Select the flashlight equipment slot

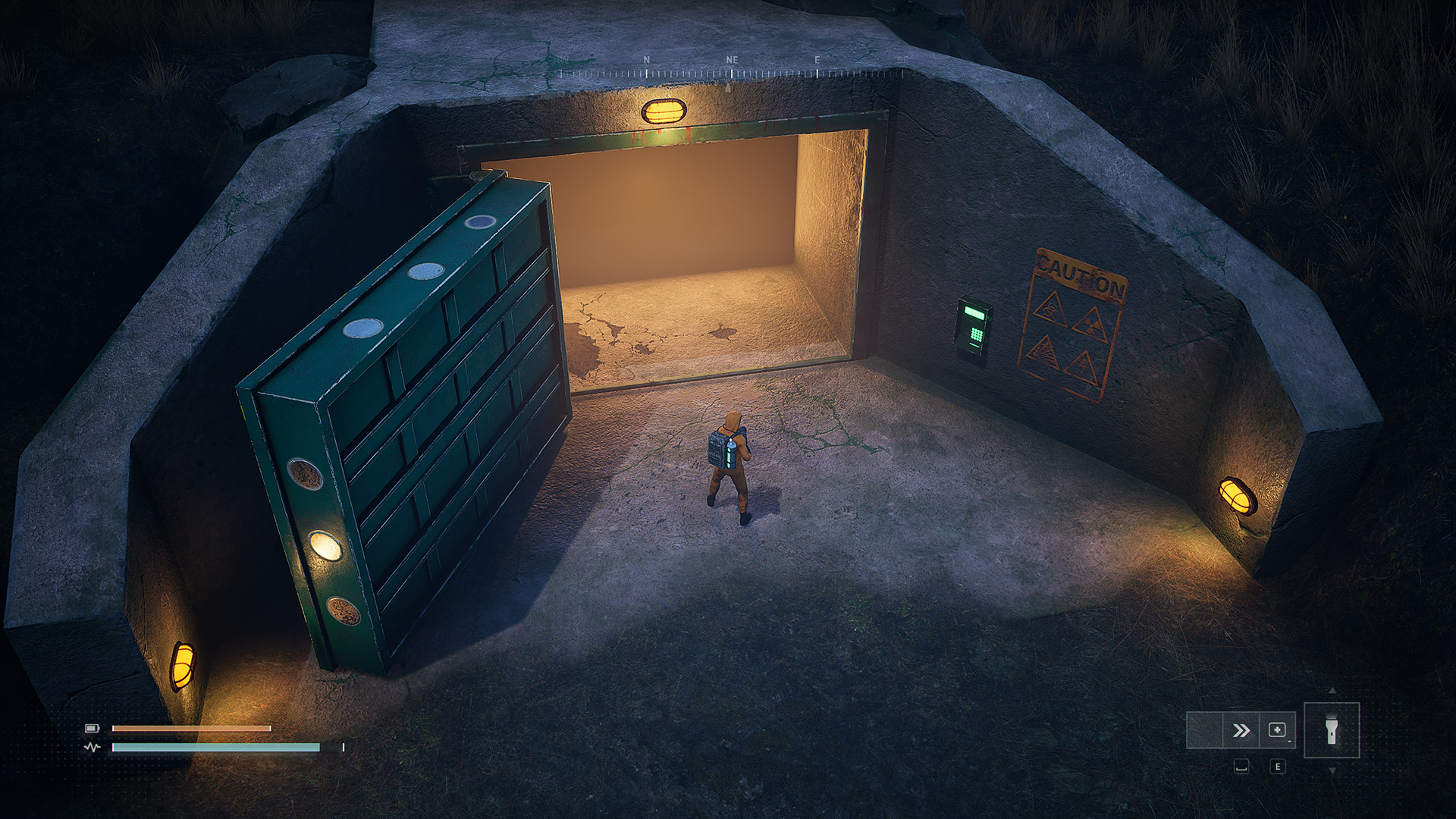pos(1331,730)
